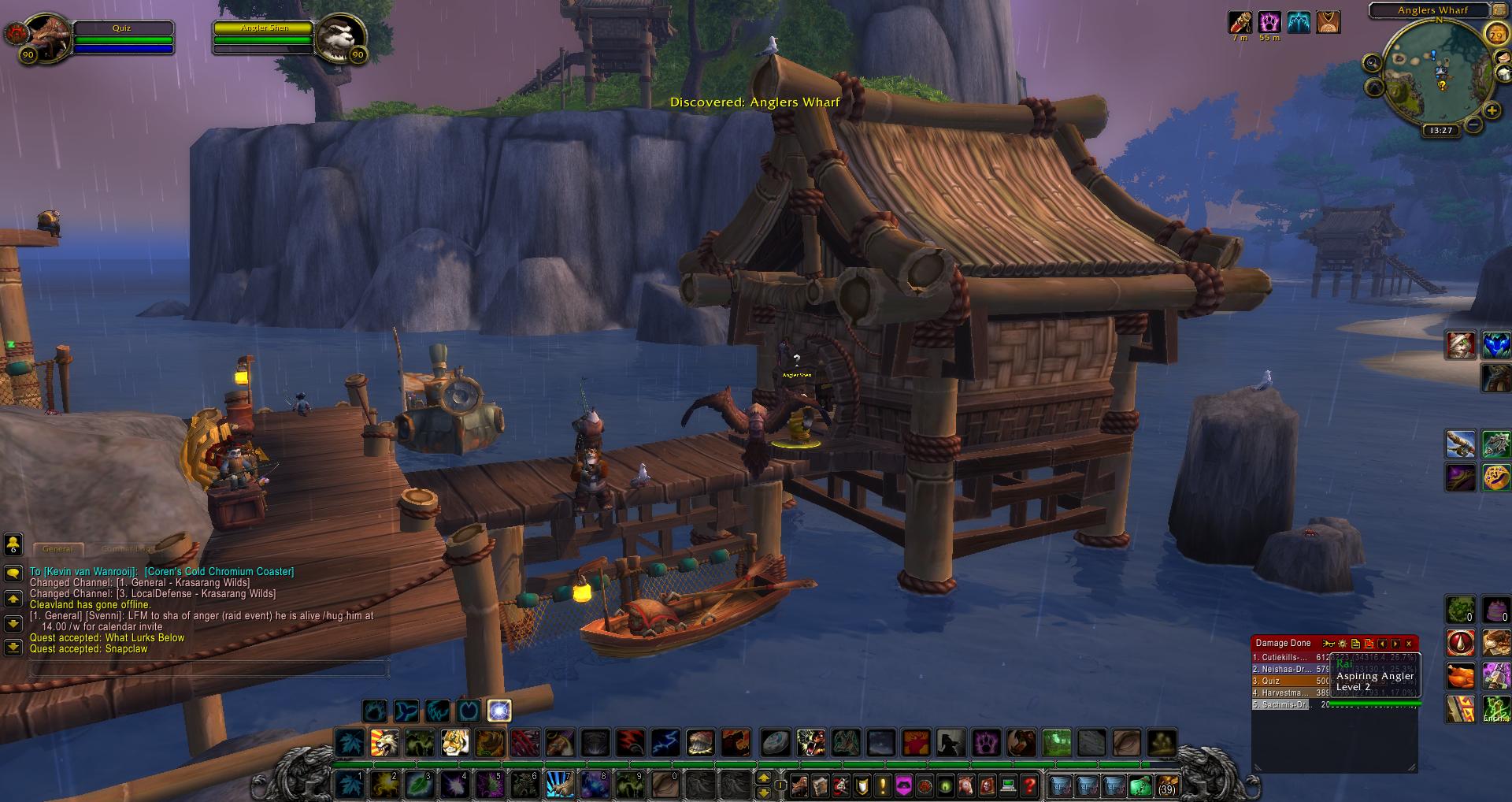Cast the green leaf spell in slot 3
The width and height of the screenshot is (1512, 802).
tap(418, 785)
